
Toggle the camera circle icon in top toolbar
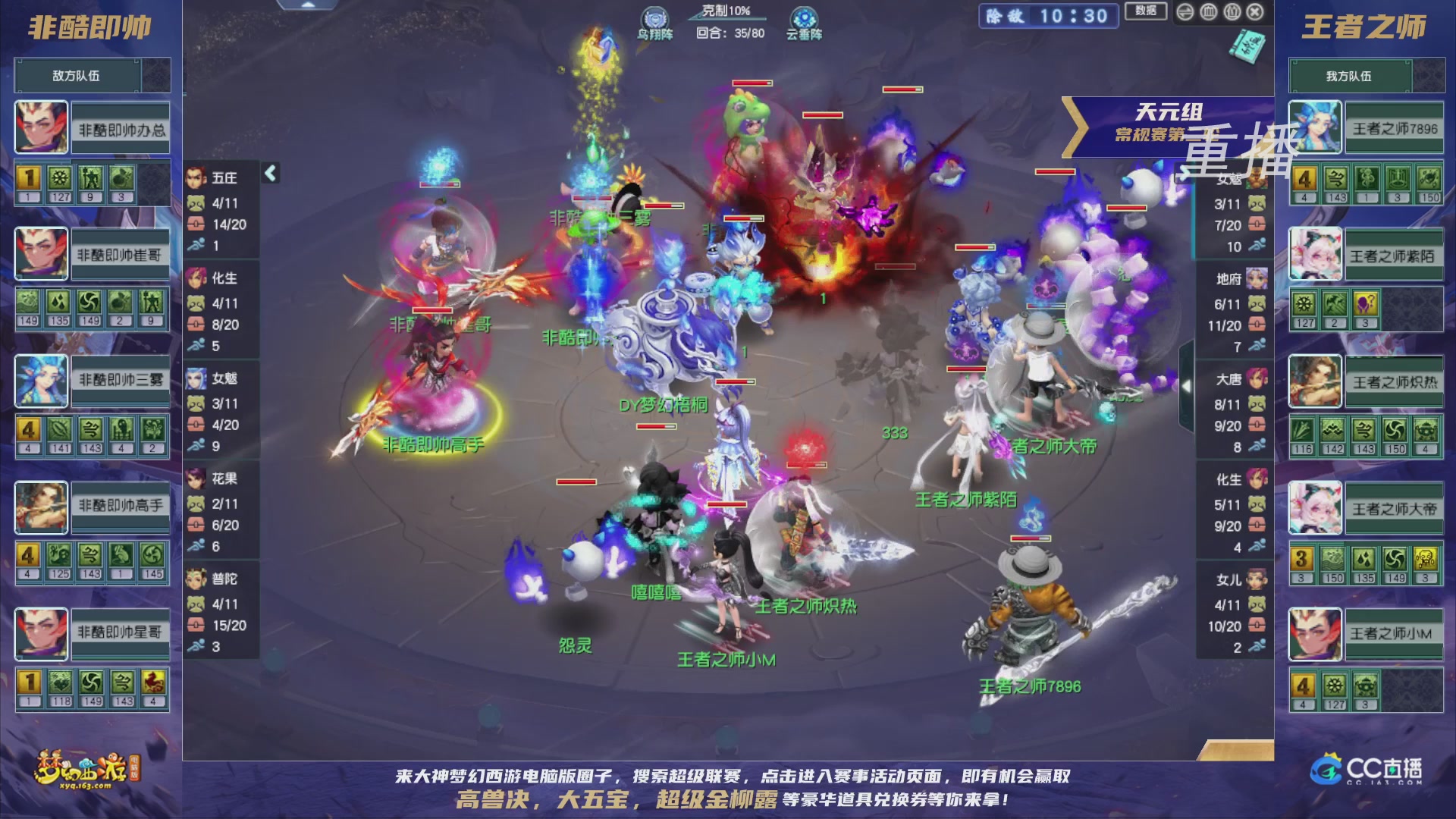tap(1232, 11)
